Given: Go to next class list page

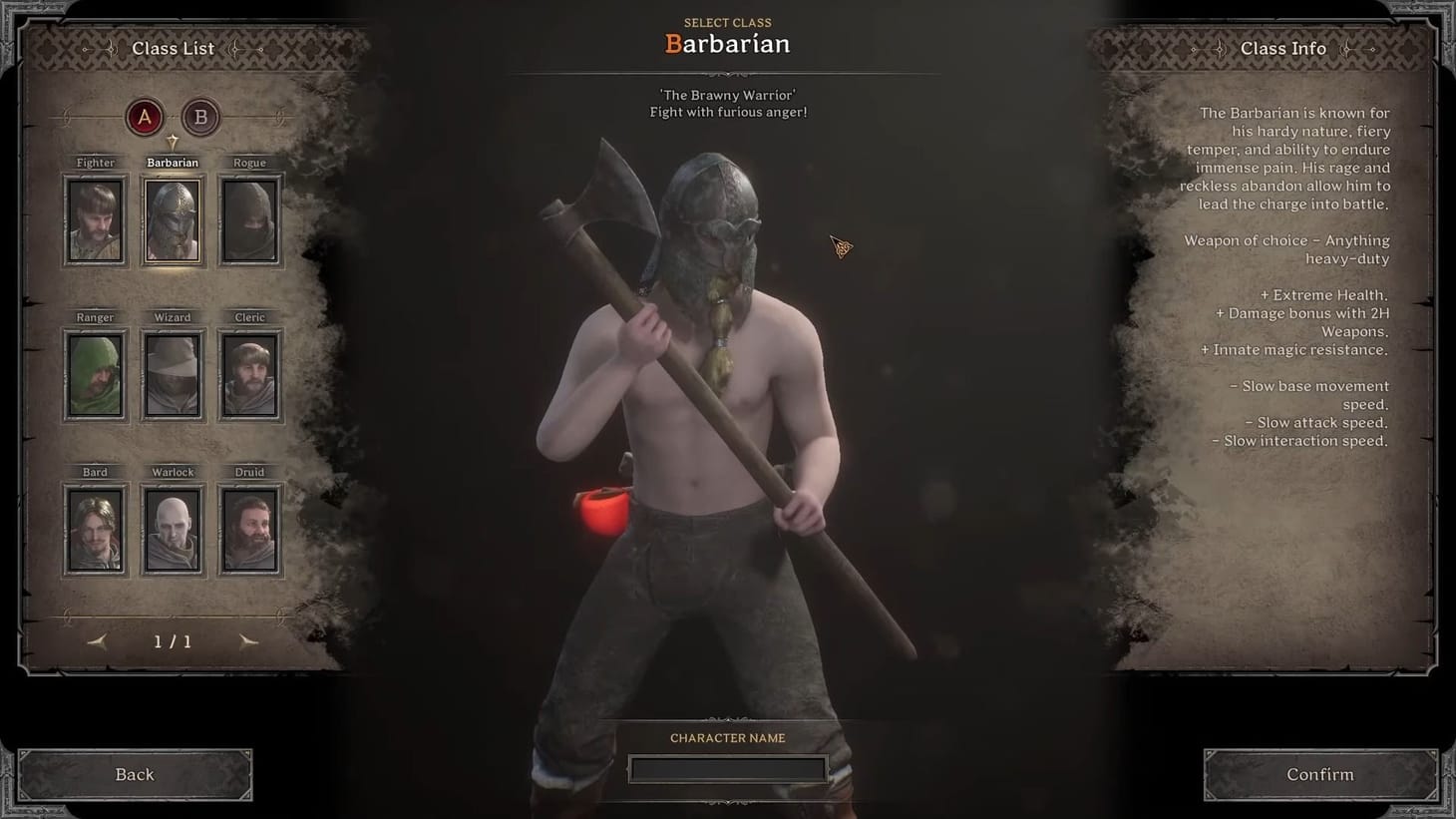Looking at the screenshot, I should (248, 641).
